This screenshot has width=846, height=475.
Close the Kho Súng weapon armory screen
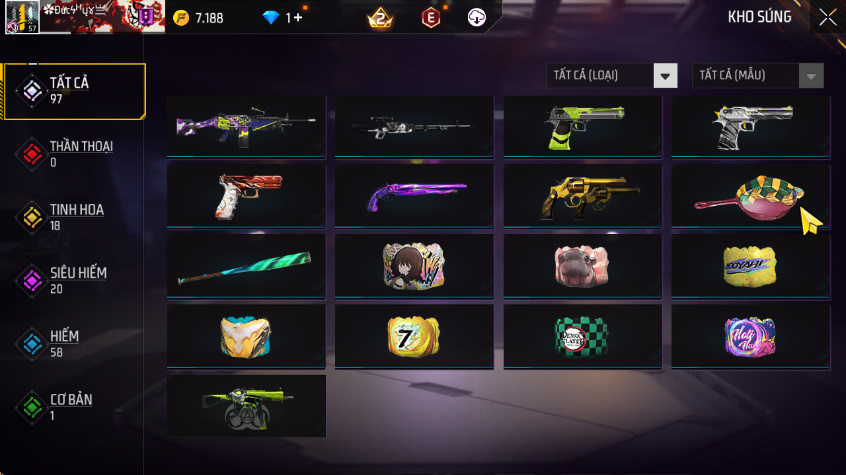click(827, 17)
